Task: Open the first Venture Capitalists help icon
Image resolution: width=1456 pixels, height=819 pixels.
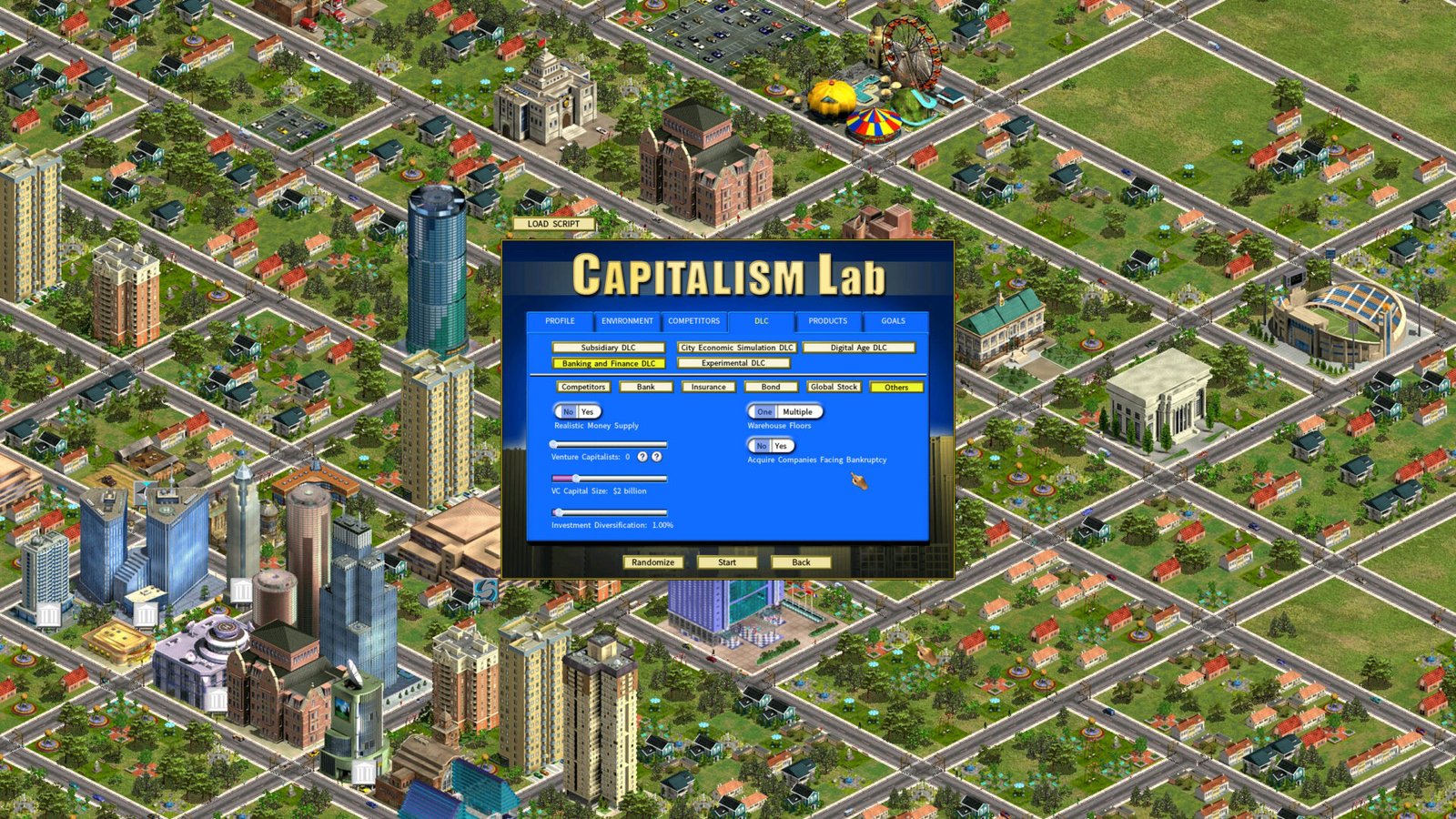Action: coord(642,457)
